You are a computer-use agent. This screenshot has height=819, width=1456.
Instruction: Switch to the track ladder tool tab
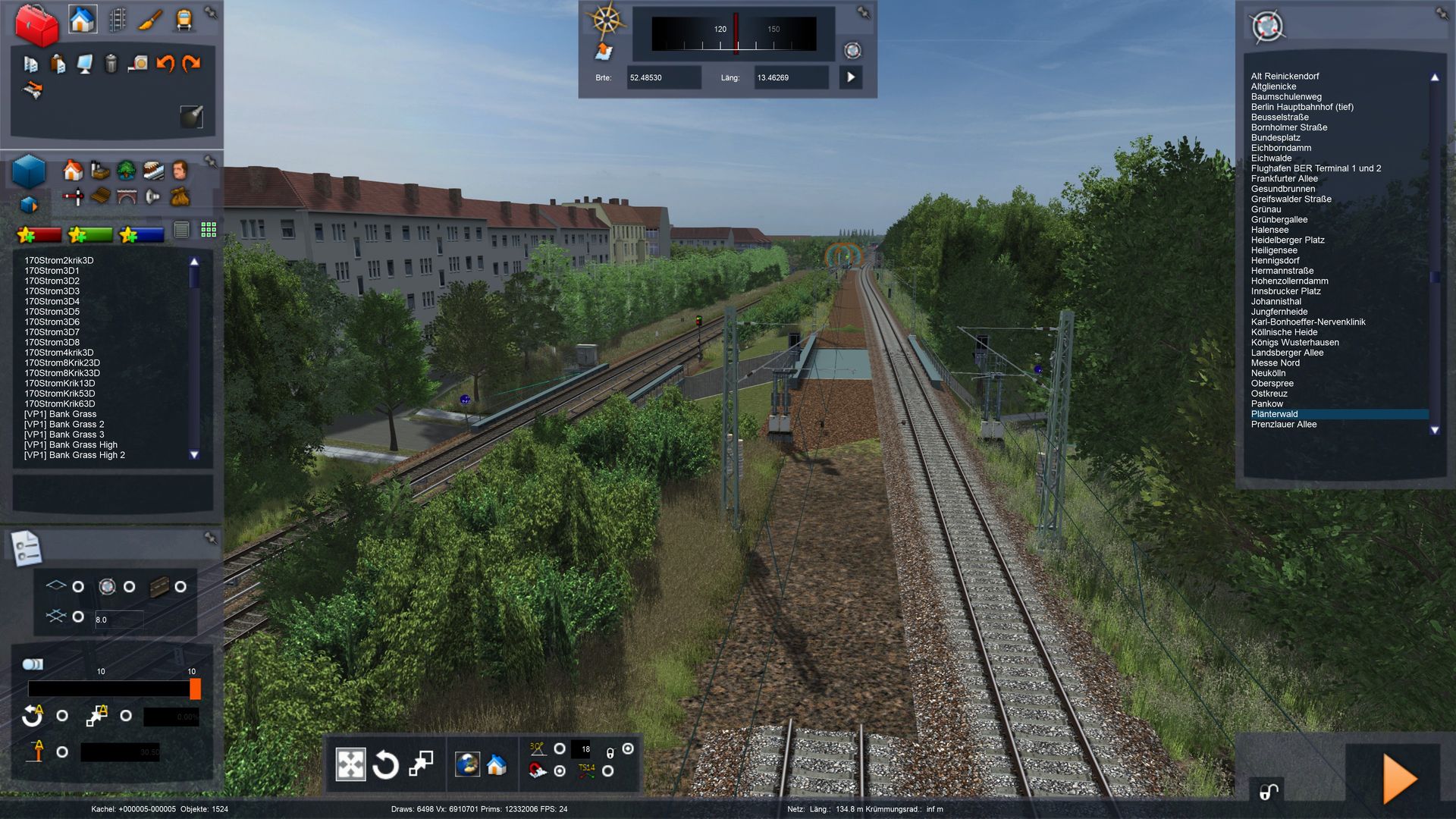tap(117, 20)
